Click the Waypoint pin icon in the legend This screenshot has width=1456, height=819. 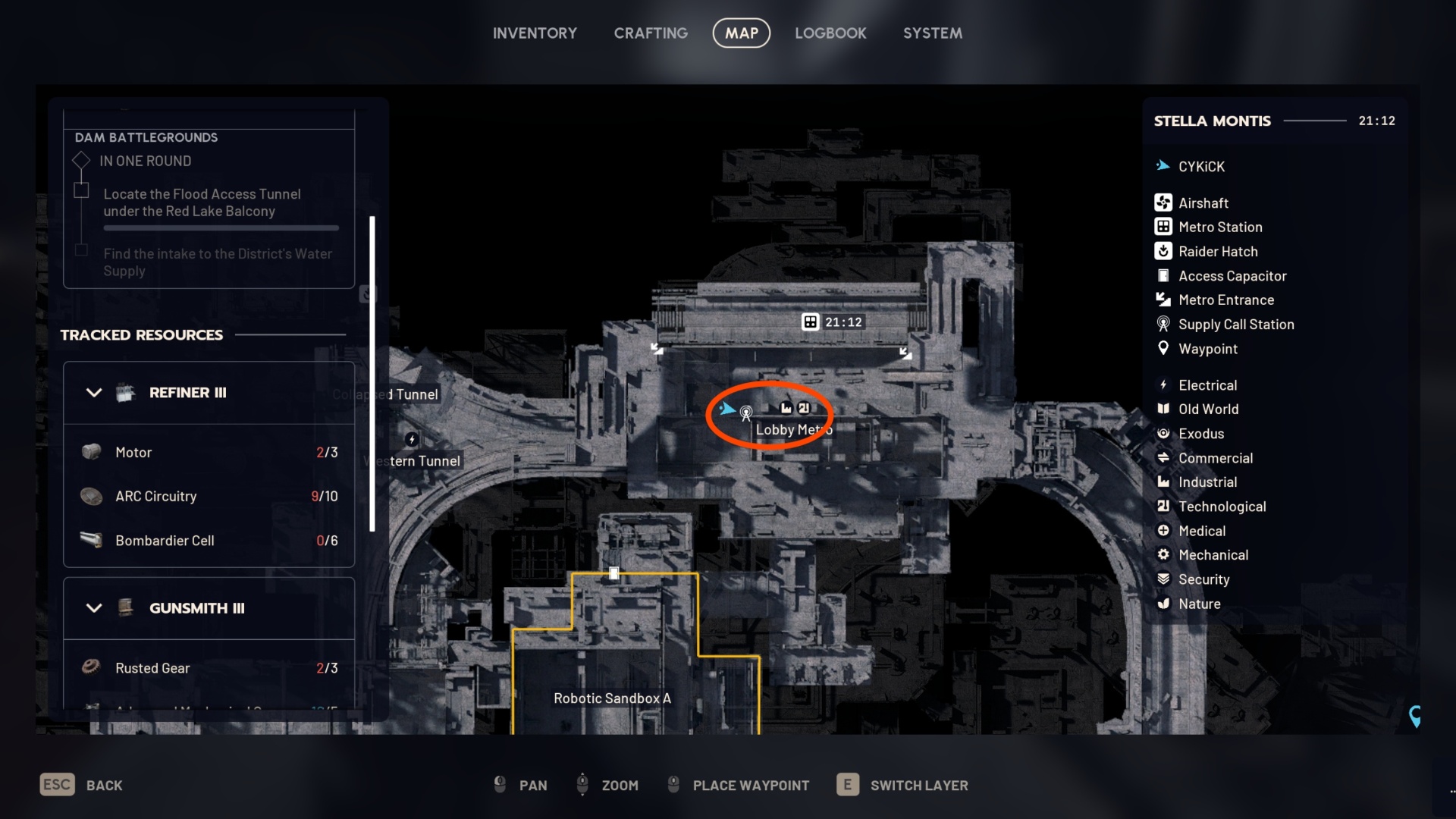pyautogui.click(x=1163, y=349)
